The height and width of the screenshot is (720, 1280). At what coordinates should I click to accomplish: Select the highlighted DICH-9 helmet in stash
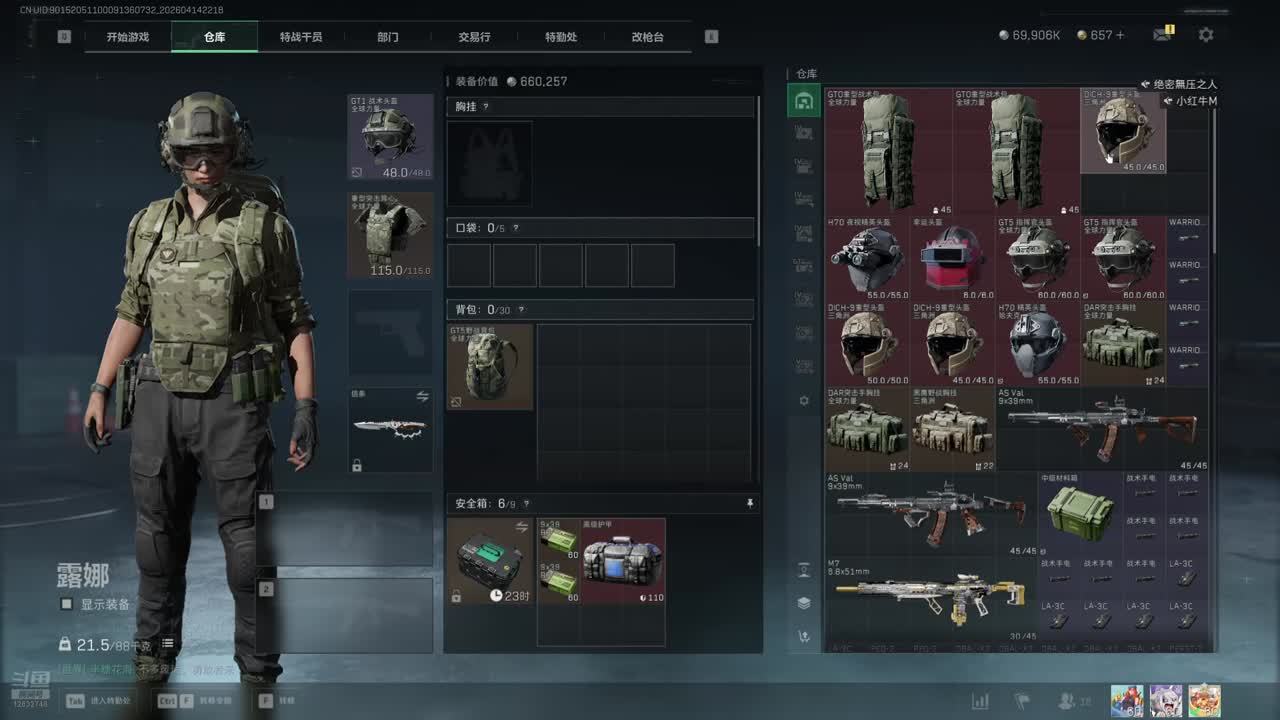pos(1123,131)
